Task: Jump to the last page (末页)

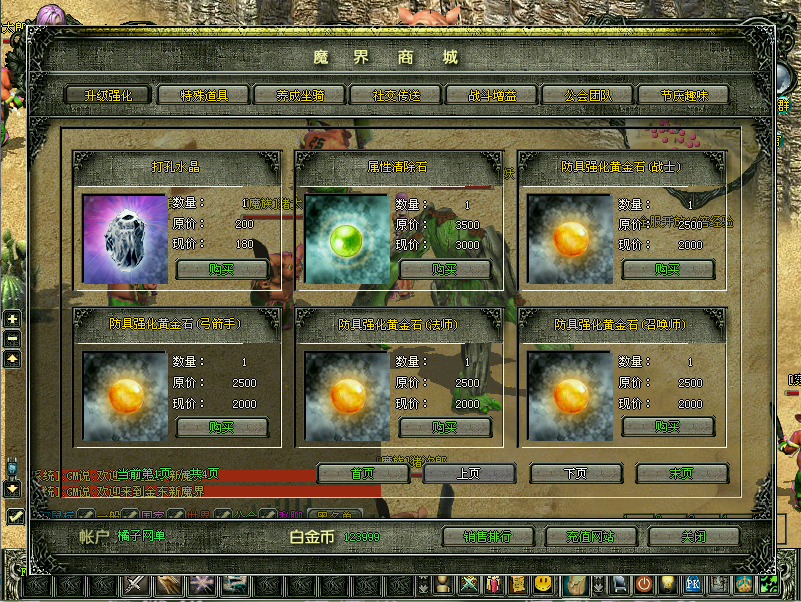Action: 681,473
